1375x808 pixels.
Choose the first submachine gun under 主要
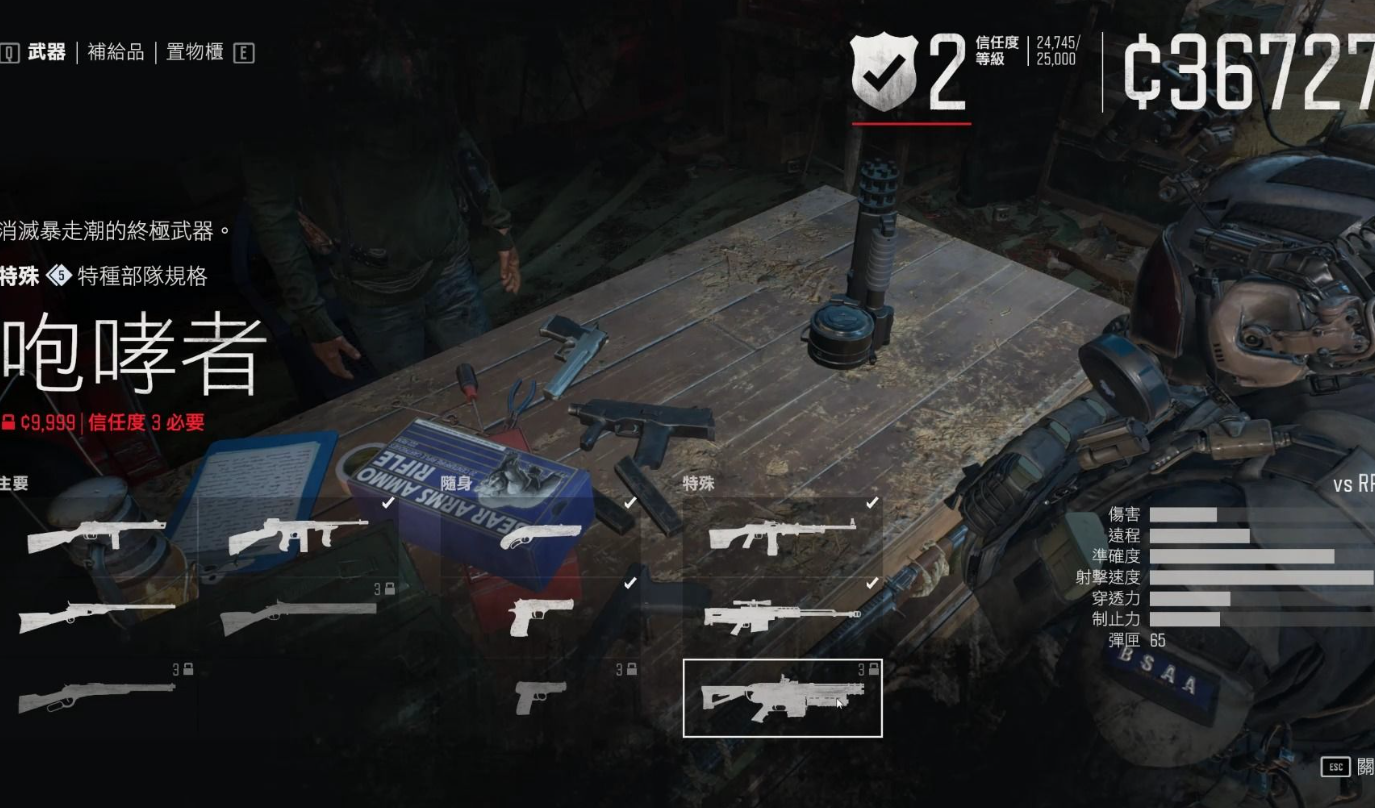click(x=96, y=537)
